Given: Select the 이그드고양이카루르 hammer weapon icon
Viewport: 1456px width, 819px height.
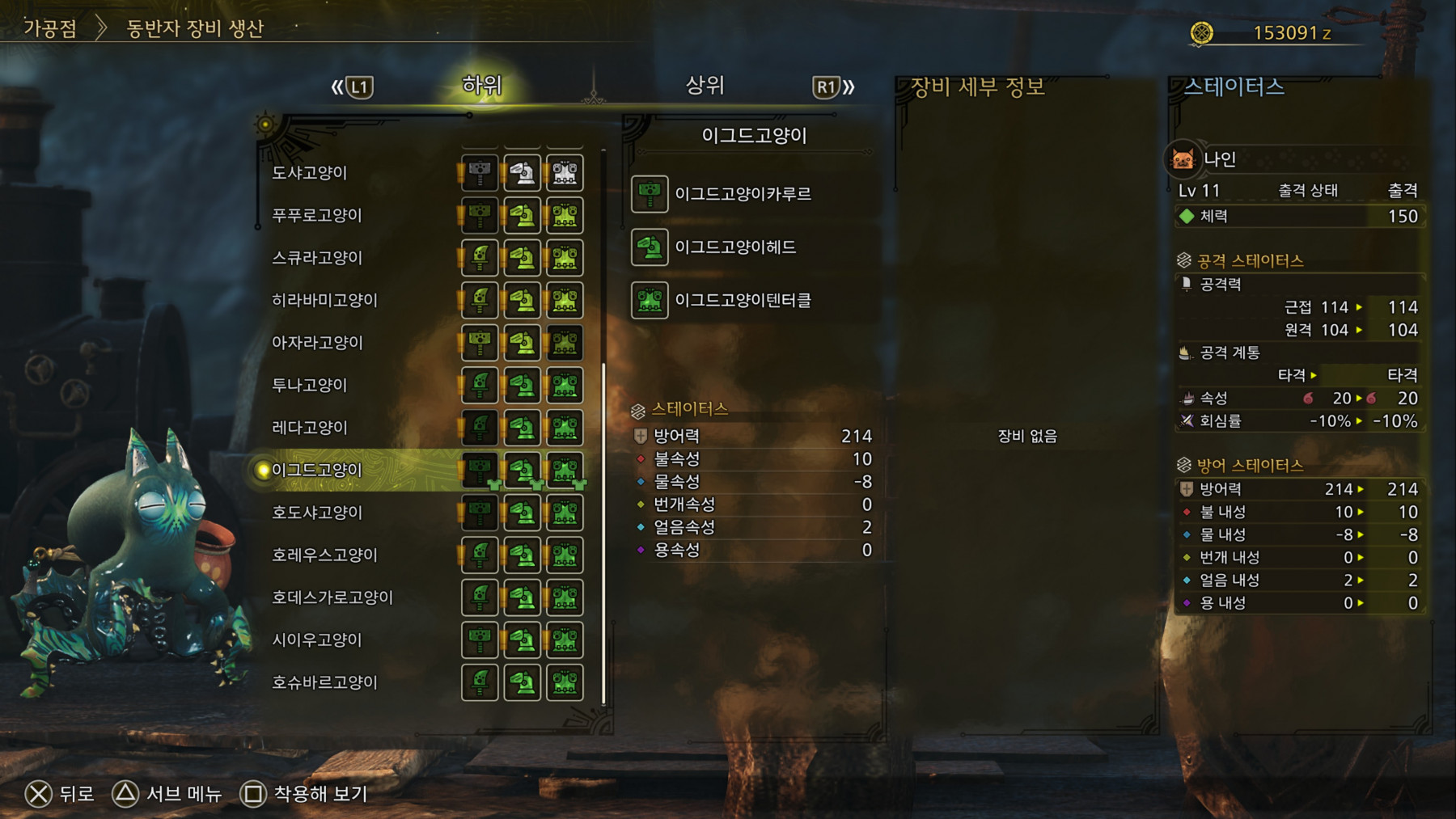Looking at the screenshot, I should (649, 194).
